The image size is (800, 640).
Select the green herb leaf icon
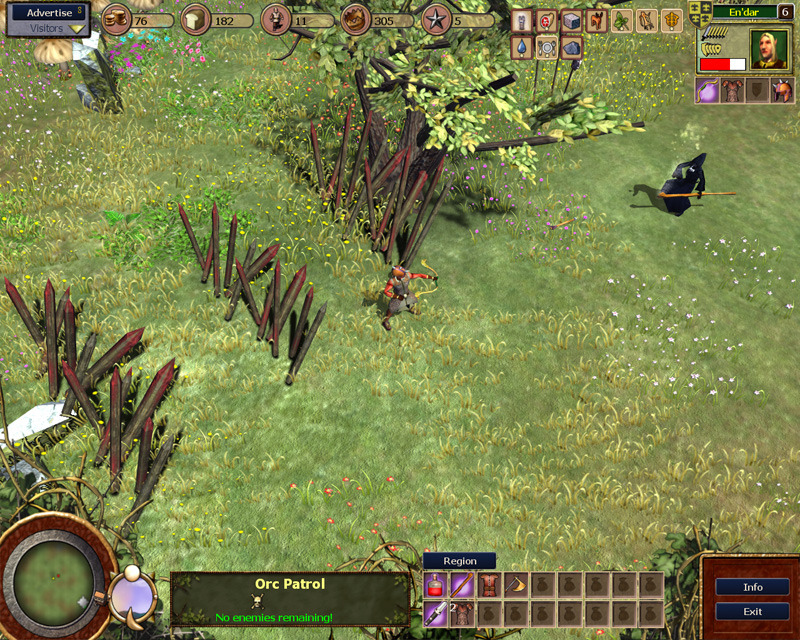pyautogui.click(x=622, y=21)
